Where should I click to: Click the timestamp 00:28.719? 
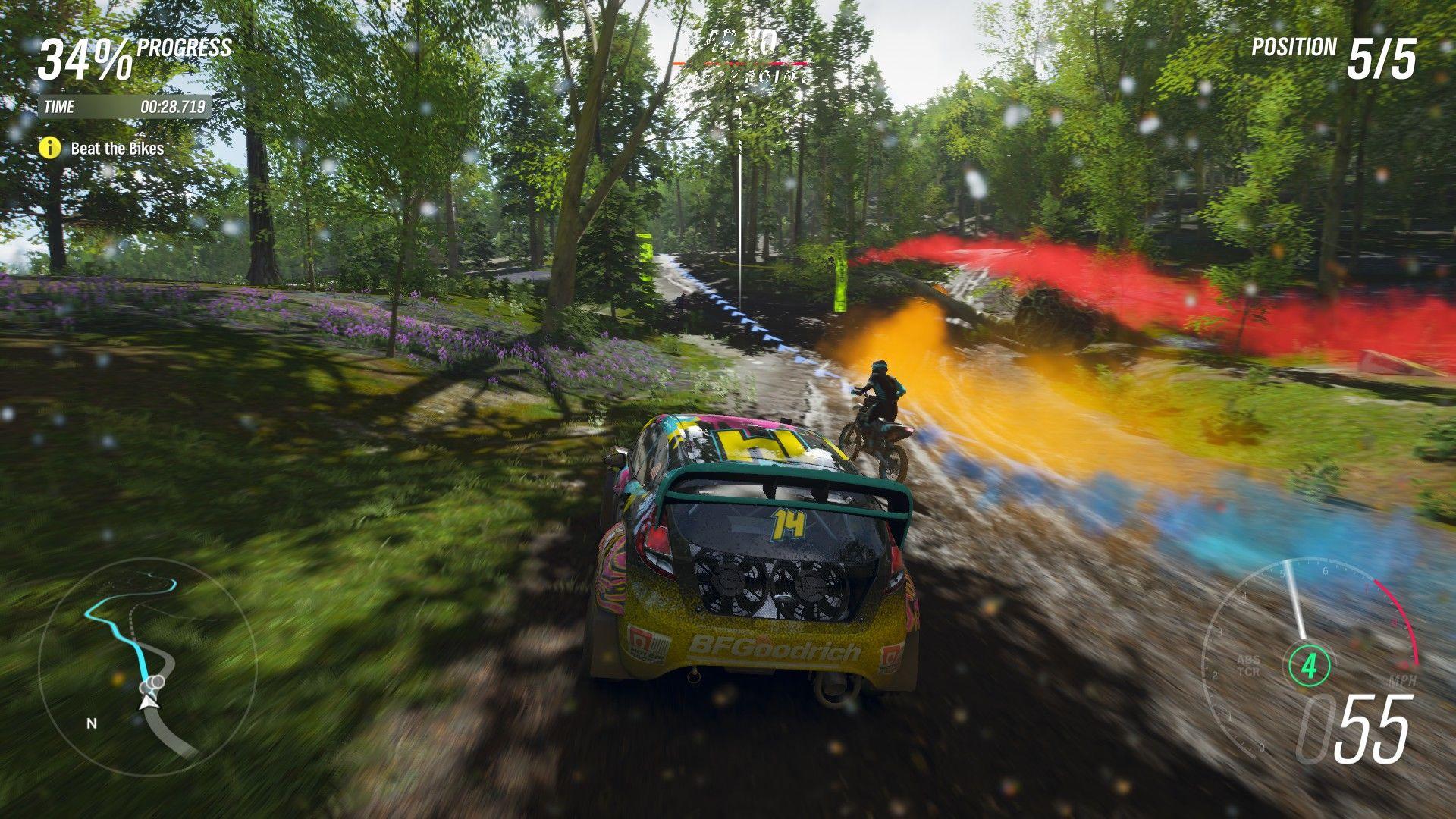173,106
